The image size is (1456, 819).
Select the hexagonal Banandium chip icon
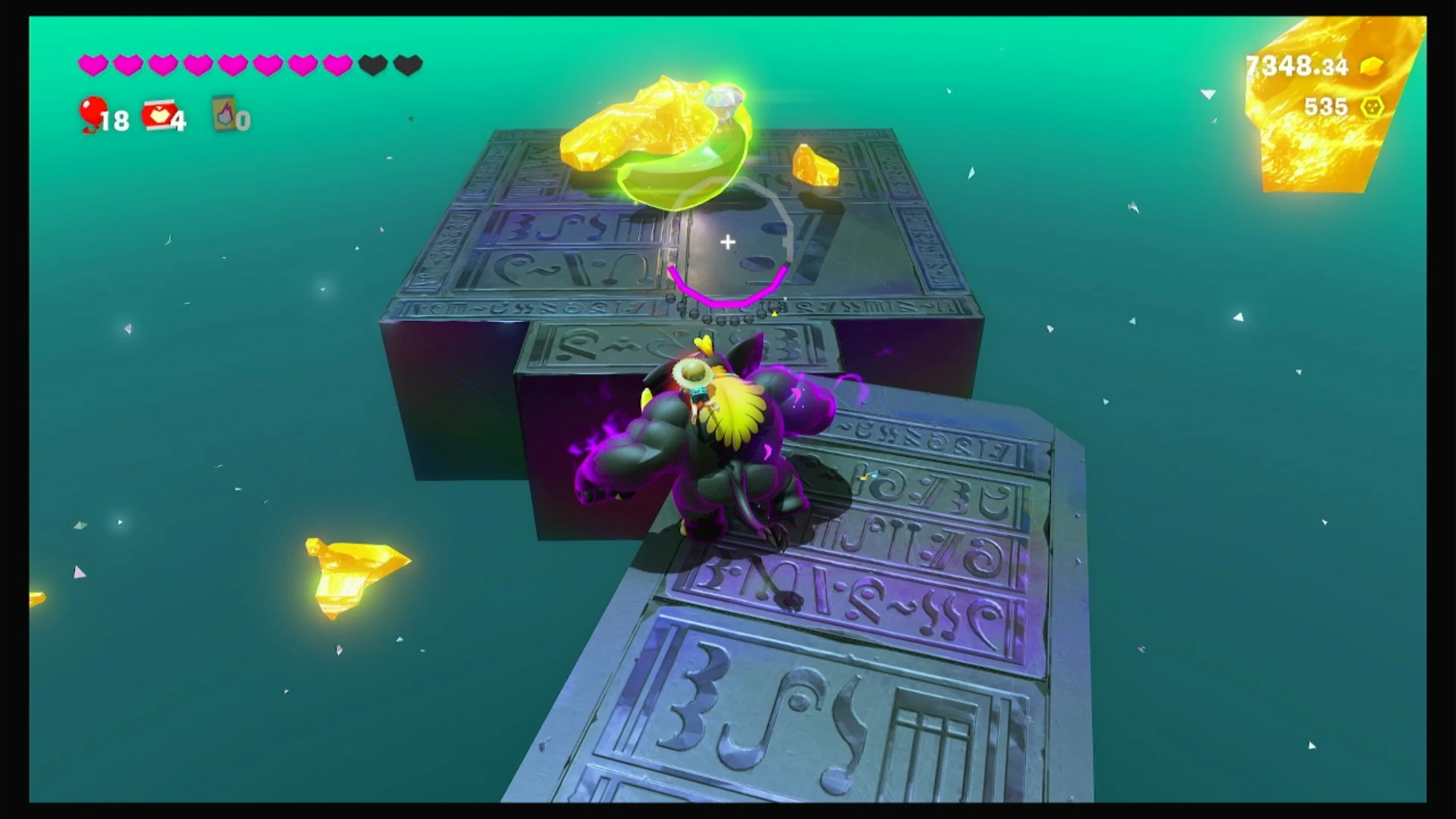[x=1372, y=107]
